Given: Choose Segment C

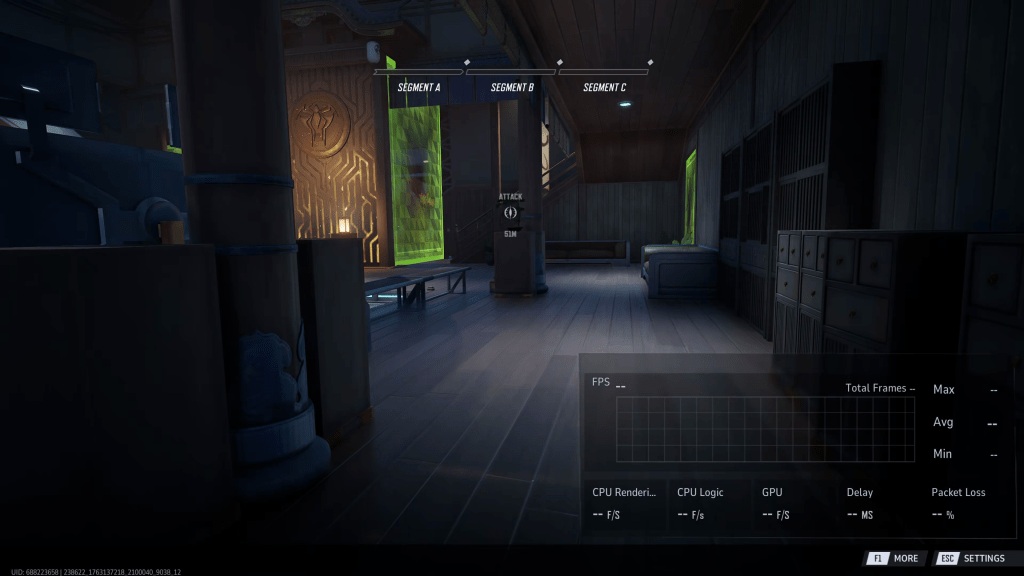Looking at the screenshot, I should pyautogui.click(x=604, y=87).
